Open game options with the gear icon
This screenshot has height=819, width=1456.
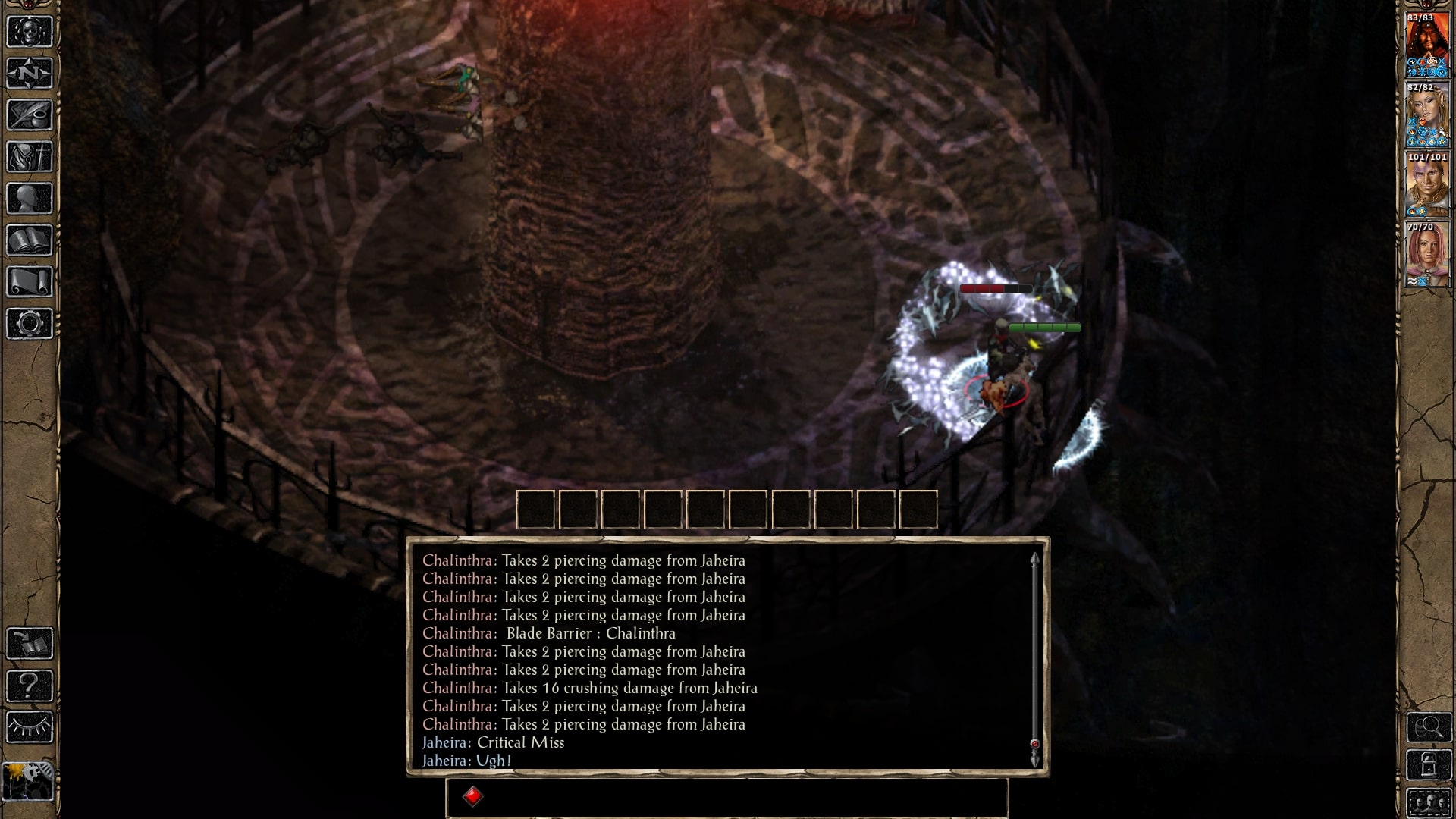(28, 325)
